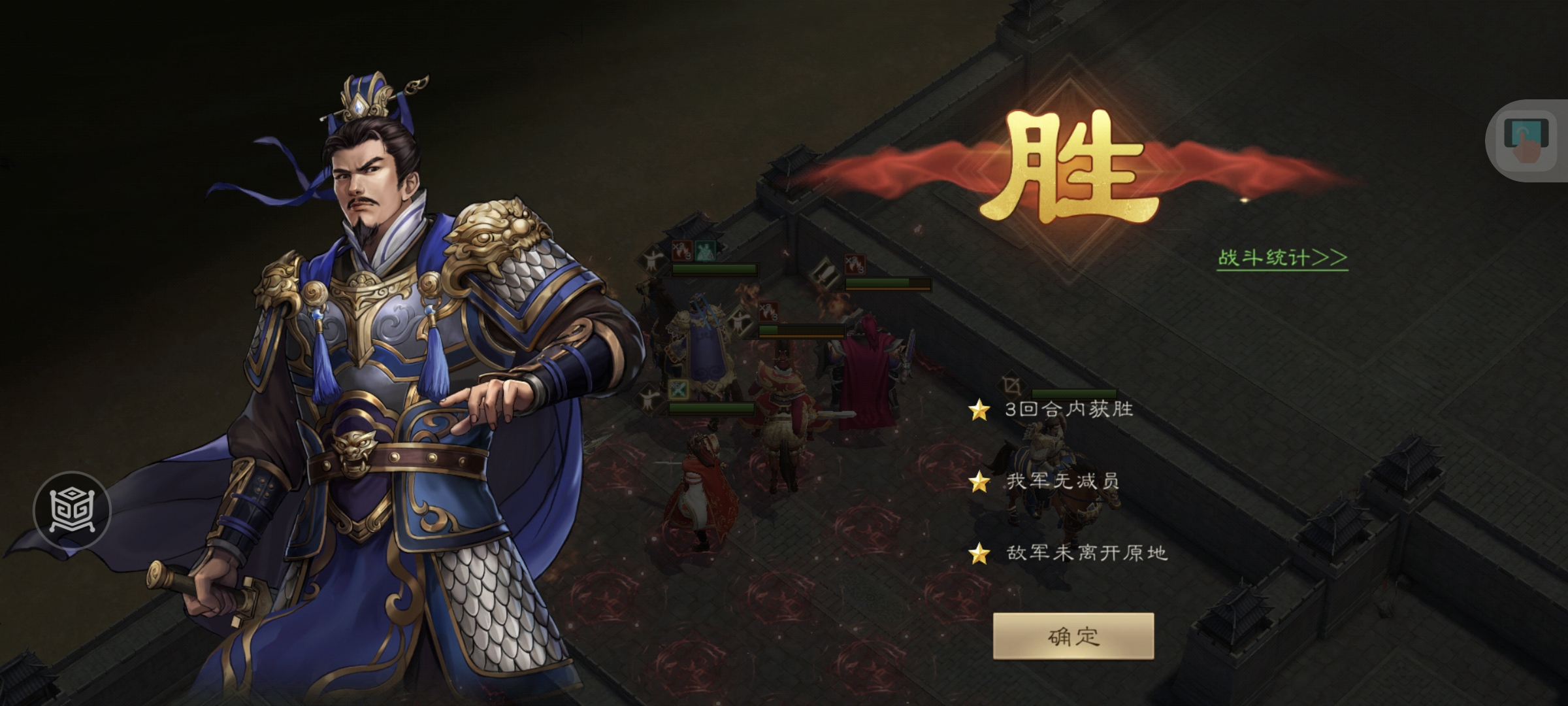The image size is (1568, 706).
Task: Tap the red flame buff icon above right-side enemy
Action: coord(855,265)
